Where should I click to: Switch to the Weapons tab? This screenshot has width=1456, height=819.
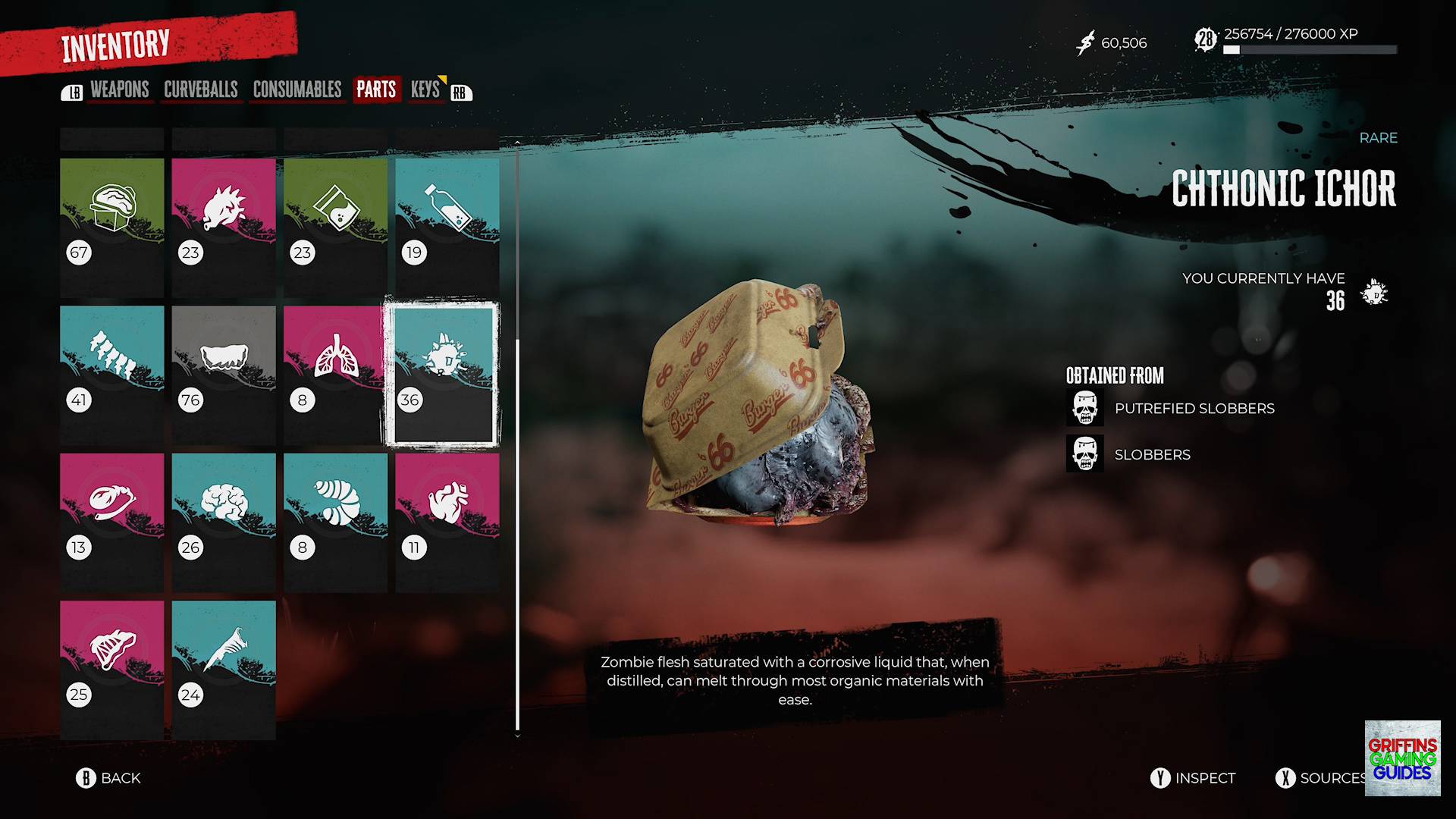(119, 90)
